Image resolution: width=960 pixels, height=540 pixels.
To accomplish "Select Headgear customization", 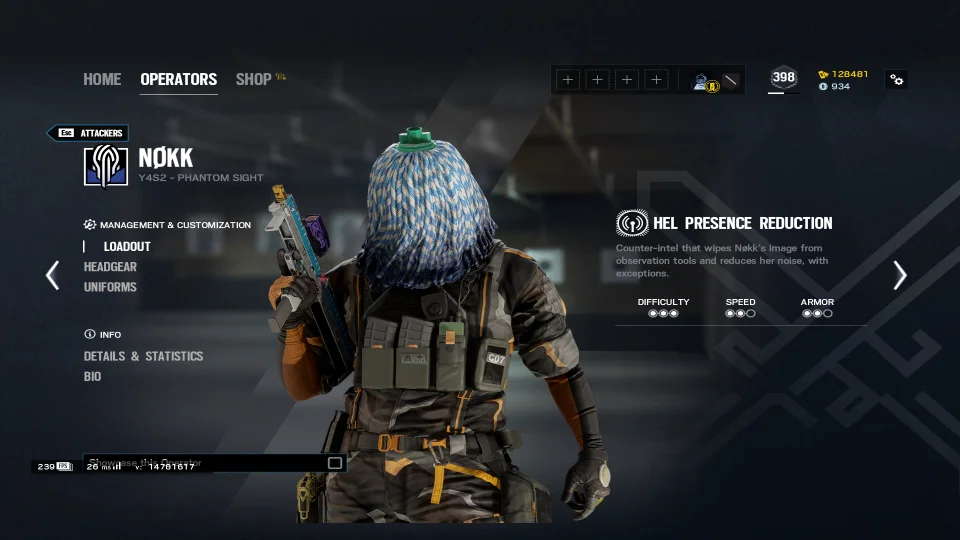I will point(110,267).
